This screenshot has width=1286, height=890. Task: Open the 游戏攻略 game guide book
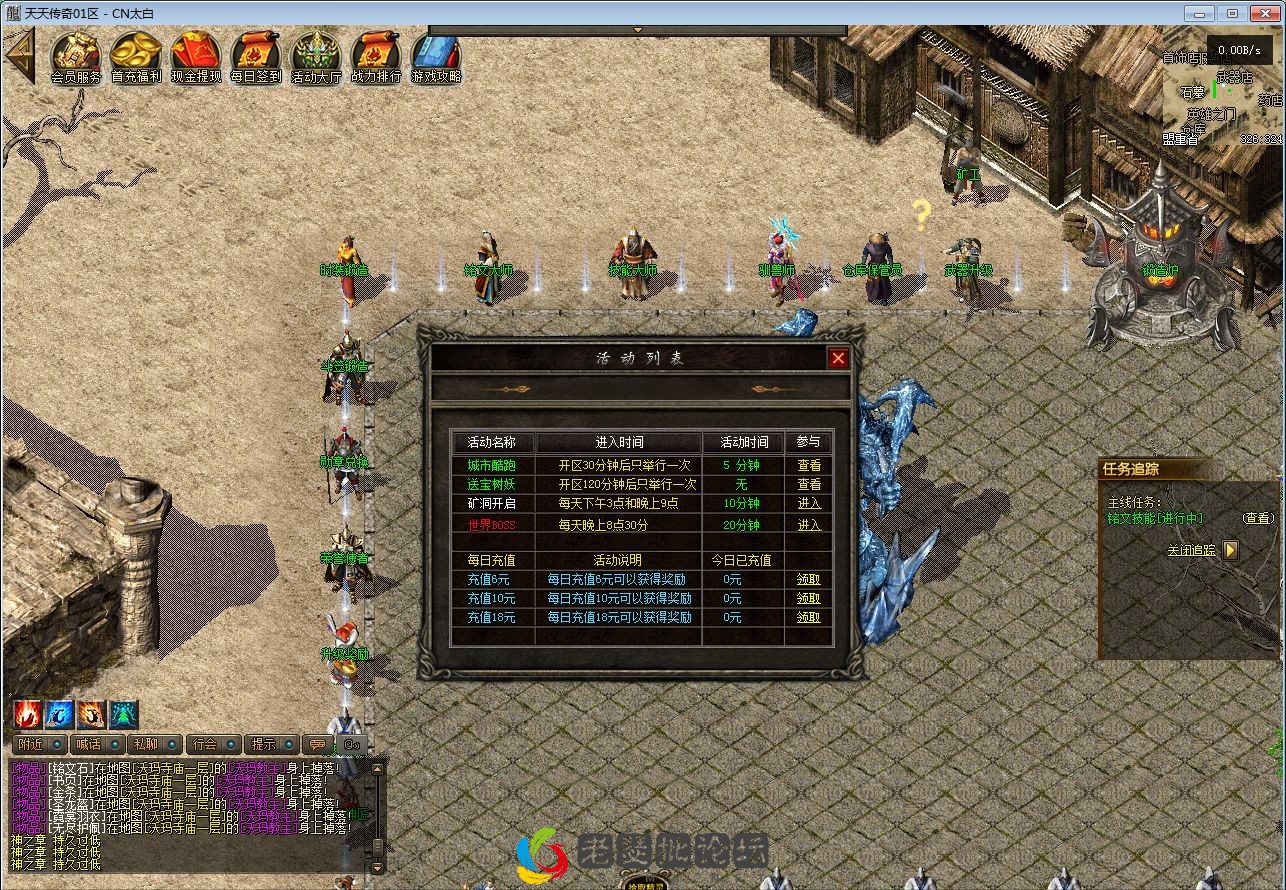[x=436, y=53]
